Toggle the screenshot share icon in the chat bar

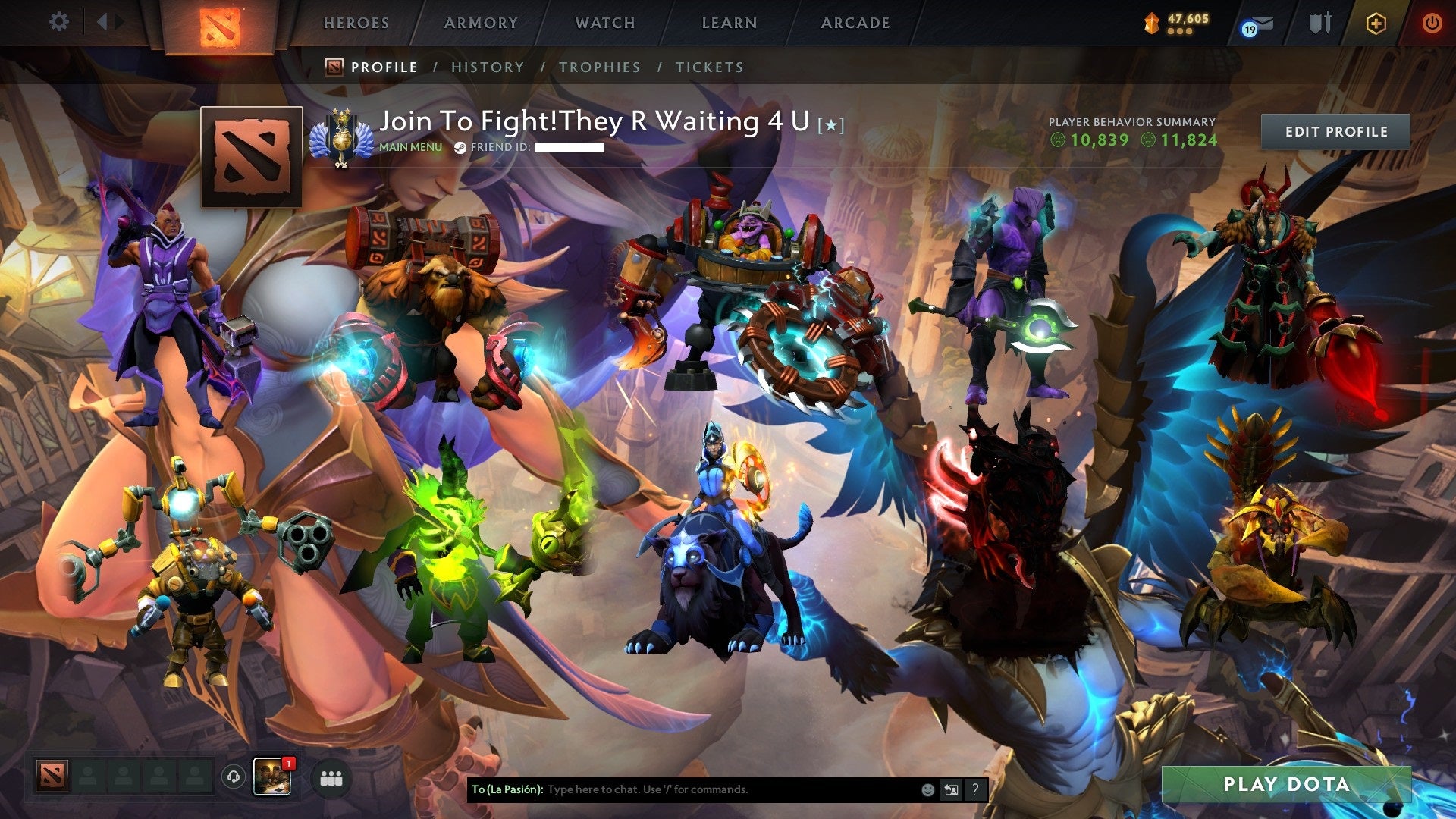(x=950, y=790)
